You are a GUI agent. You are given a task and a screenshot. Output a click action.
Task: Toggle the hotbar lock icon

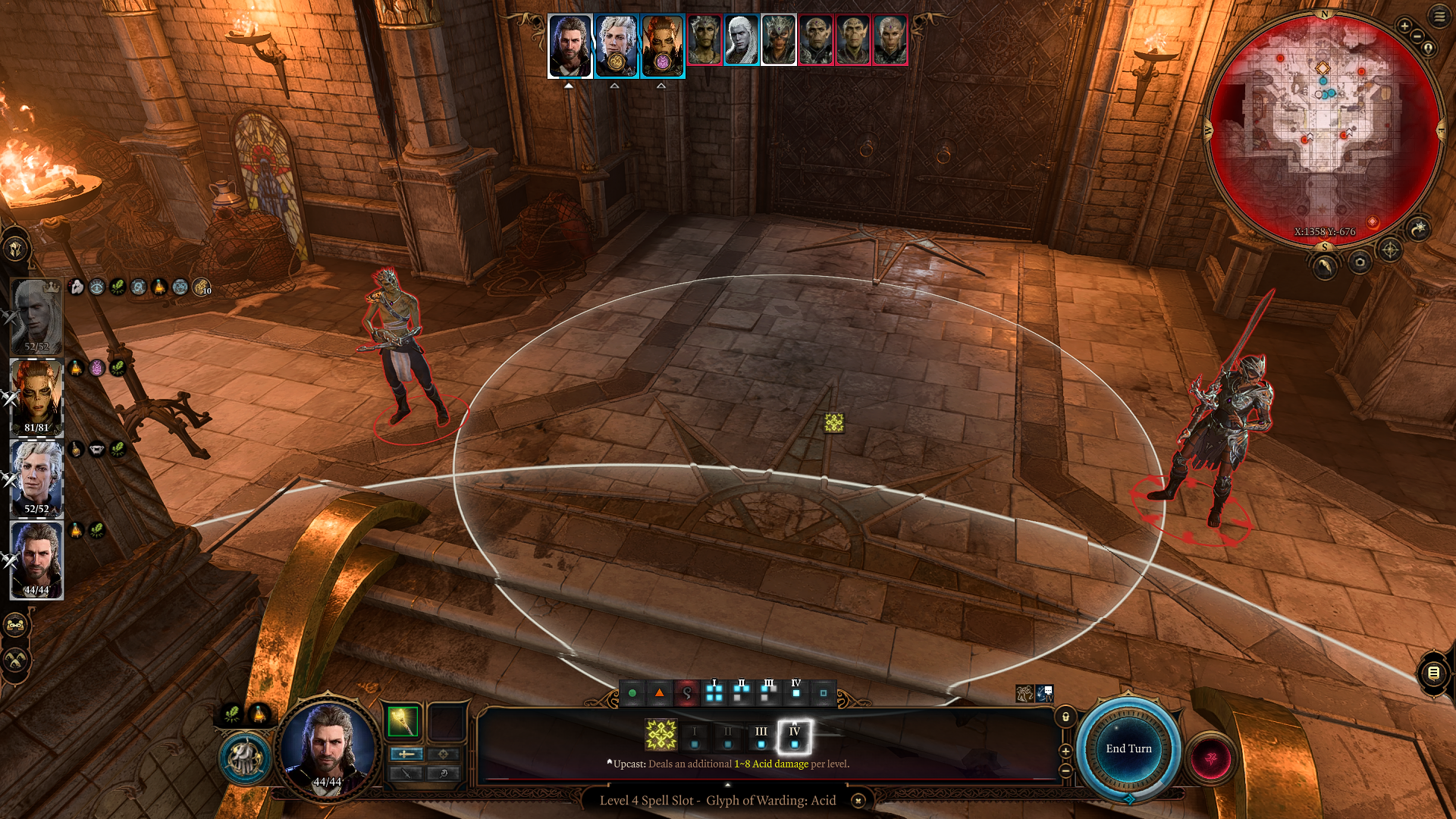pyautogui.click(x=1065, y=717)
